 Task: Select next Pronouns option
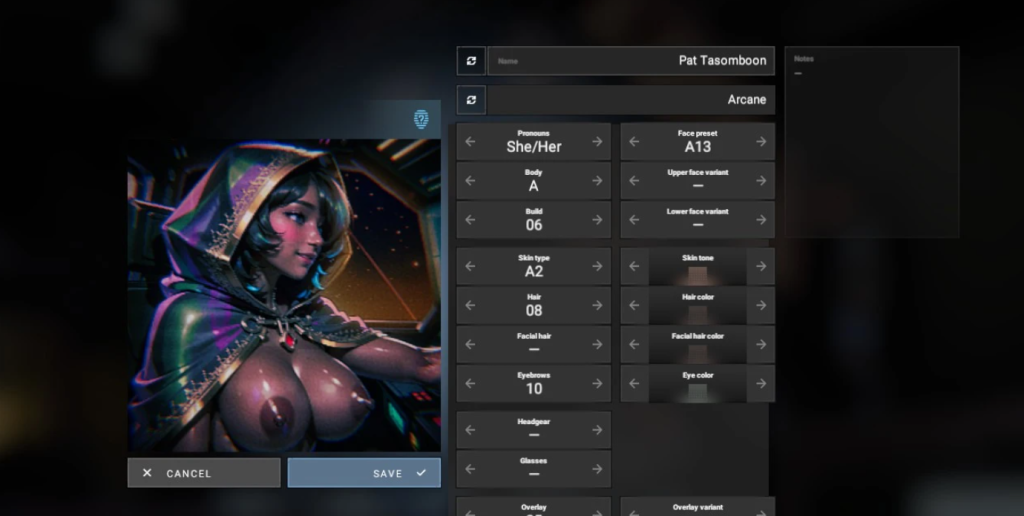click(597, 142)
